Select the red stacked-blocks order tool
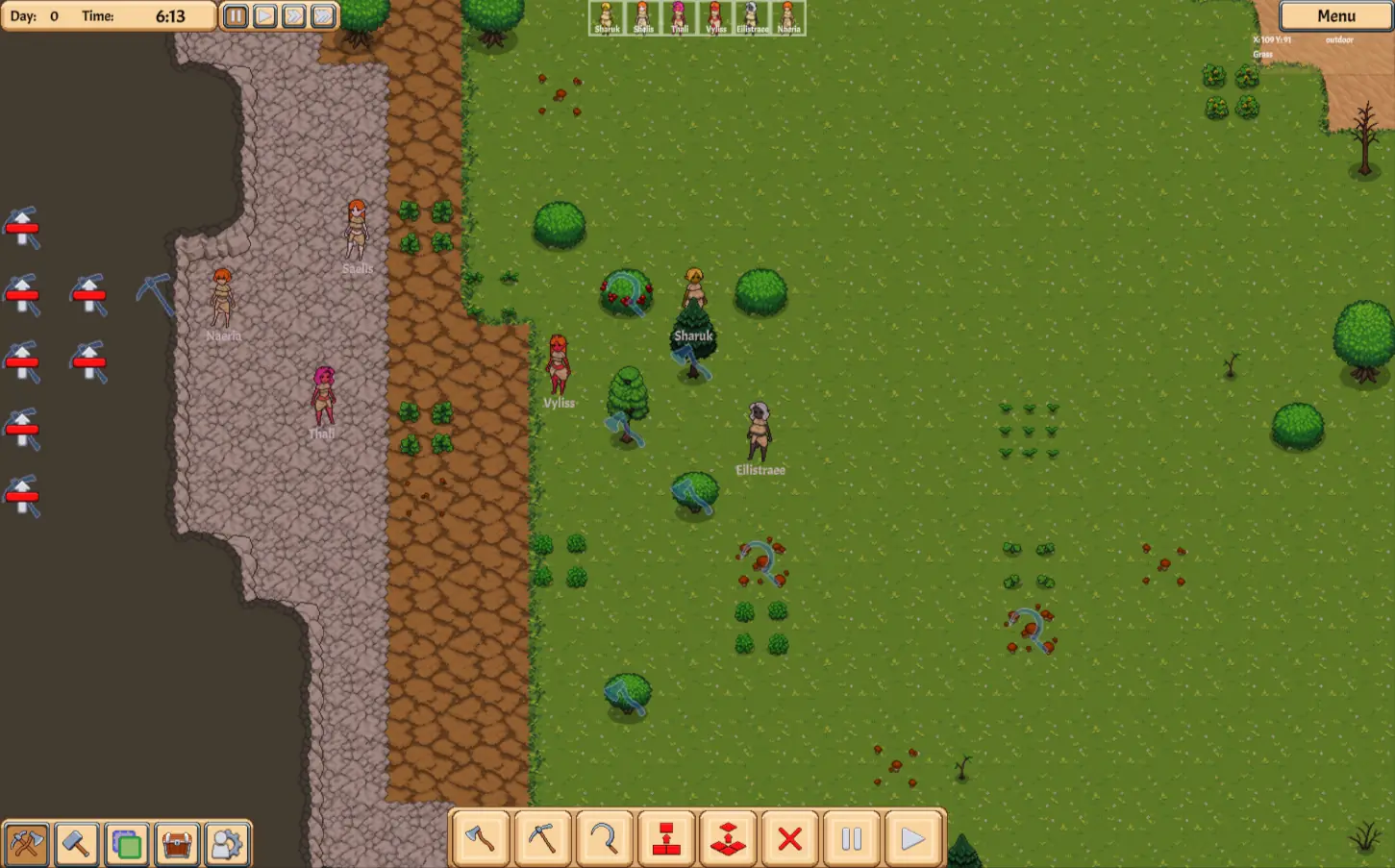This screenshot has width=1395, height=868. tap(666, 839)
